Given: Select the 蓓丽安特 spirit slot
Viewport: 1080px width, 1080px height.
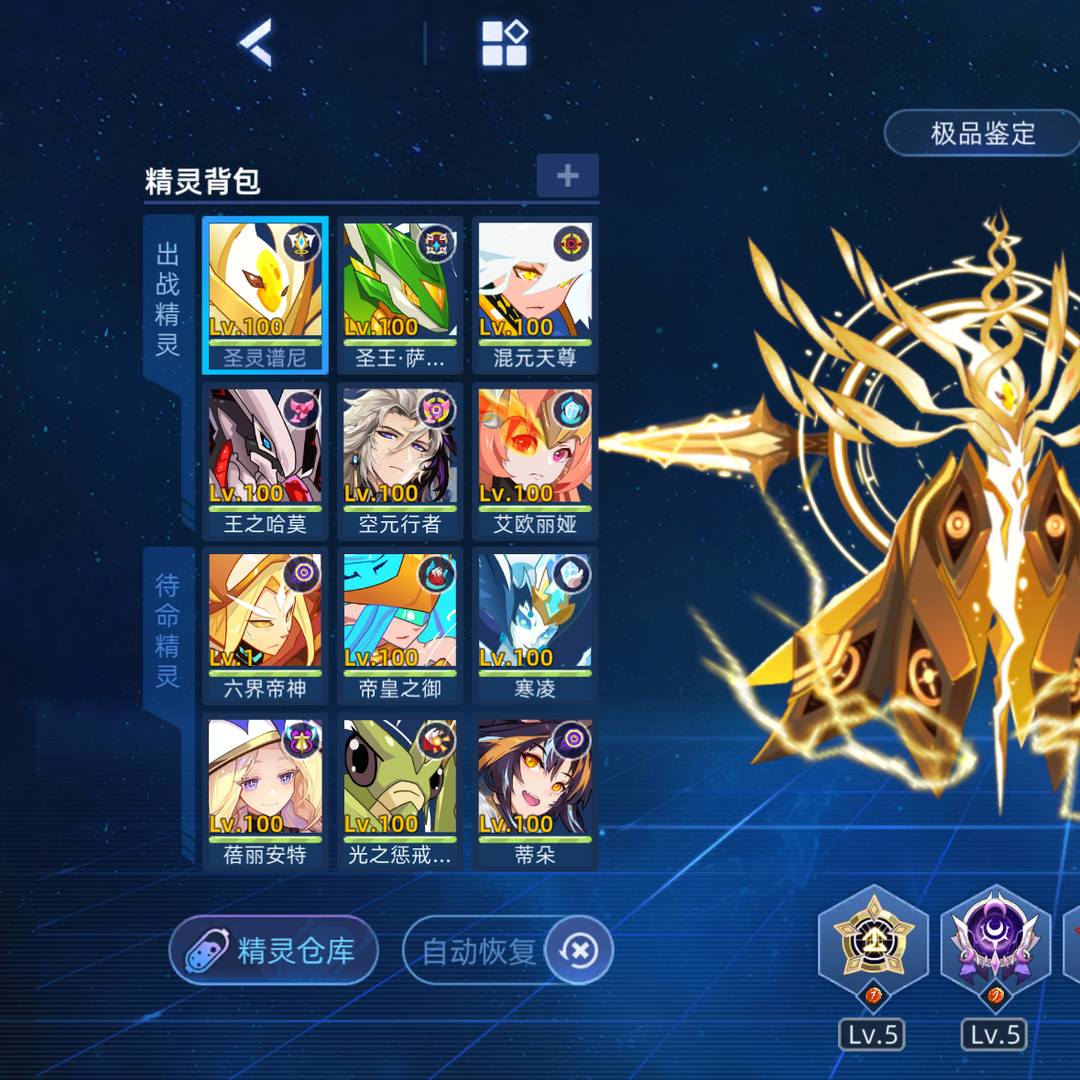Looking at the screenshot, I should click(265, 792).
